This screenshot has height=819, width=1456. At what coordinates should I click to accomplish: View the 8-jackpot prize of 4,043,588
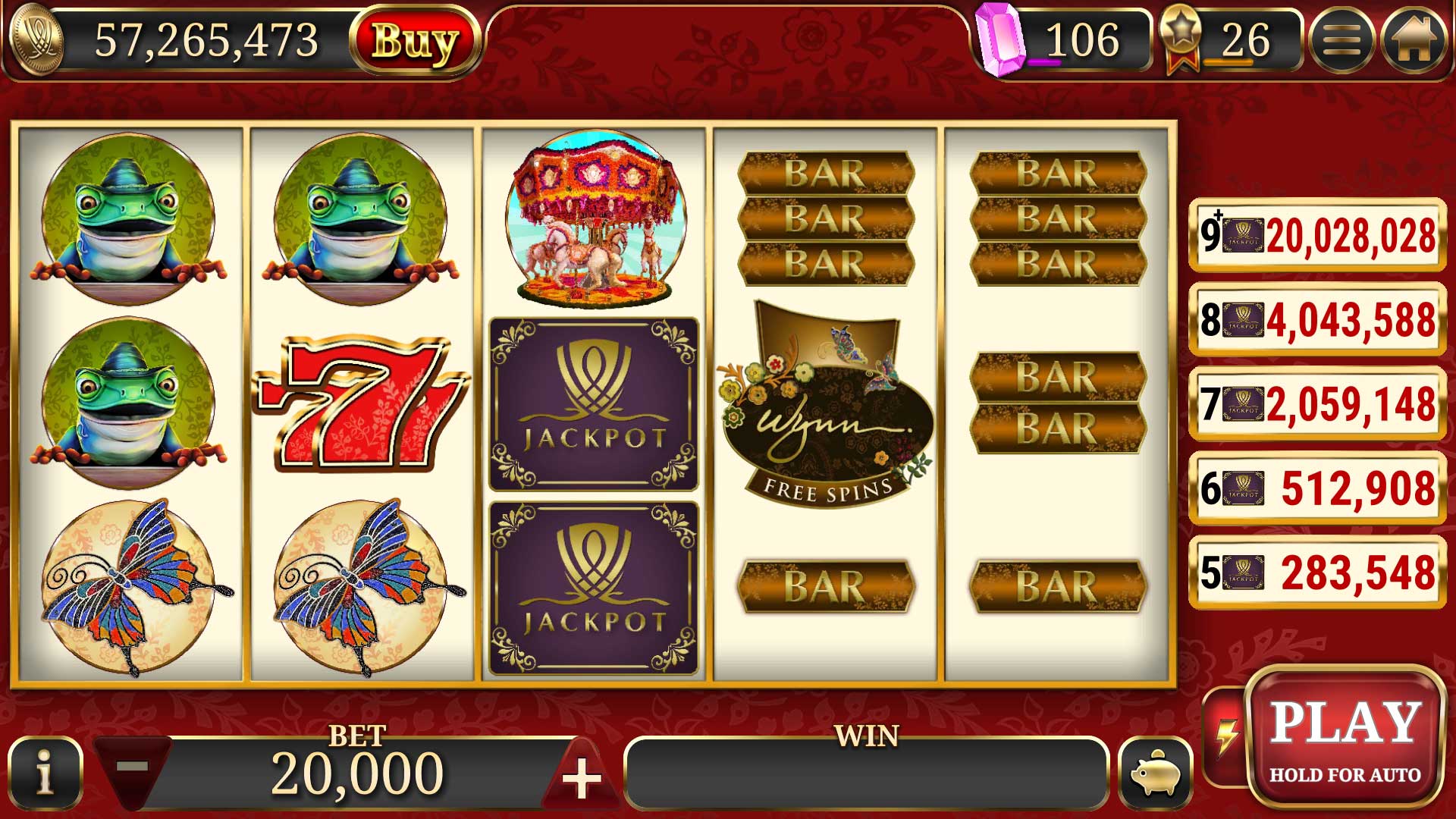(1318, 319)
